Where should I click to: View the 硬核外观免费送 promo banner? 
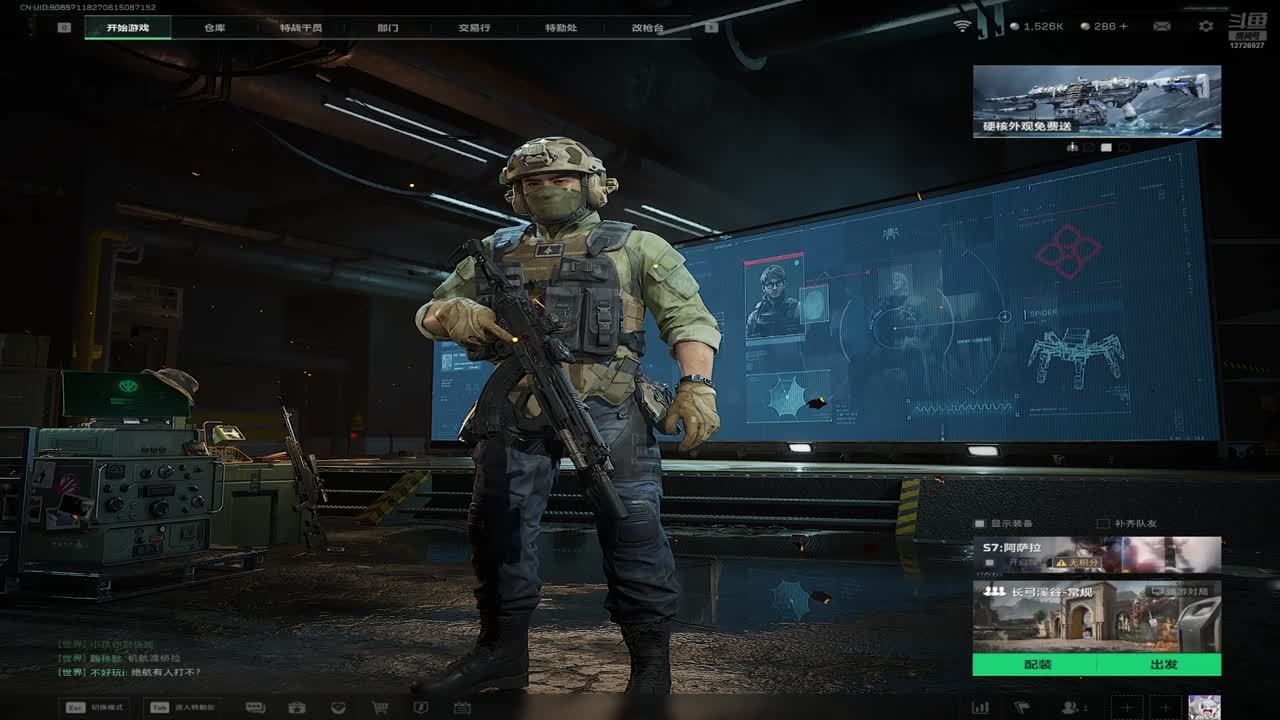[1096, 101]
